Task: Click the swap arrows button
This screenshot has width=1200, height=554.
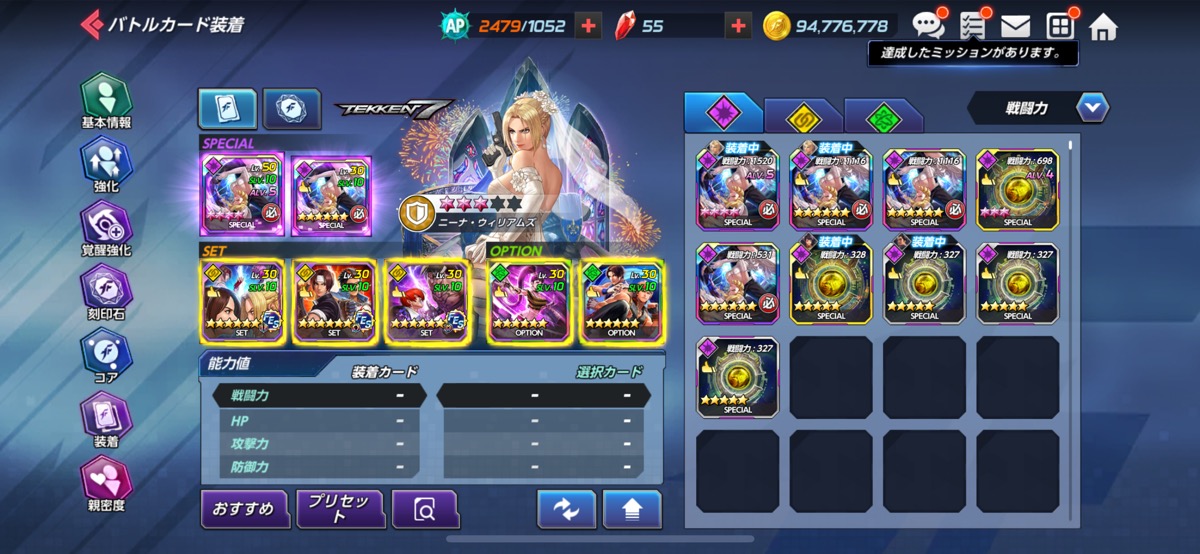Action: (566, 509)
